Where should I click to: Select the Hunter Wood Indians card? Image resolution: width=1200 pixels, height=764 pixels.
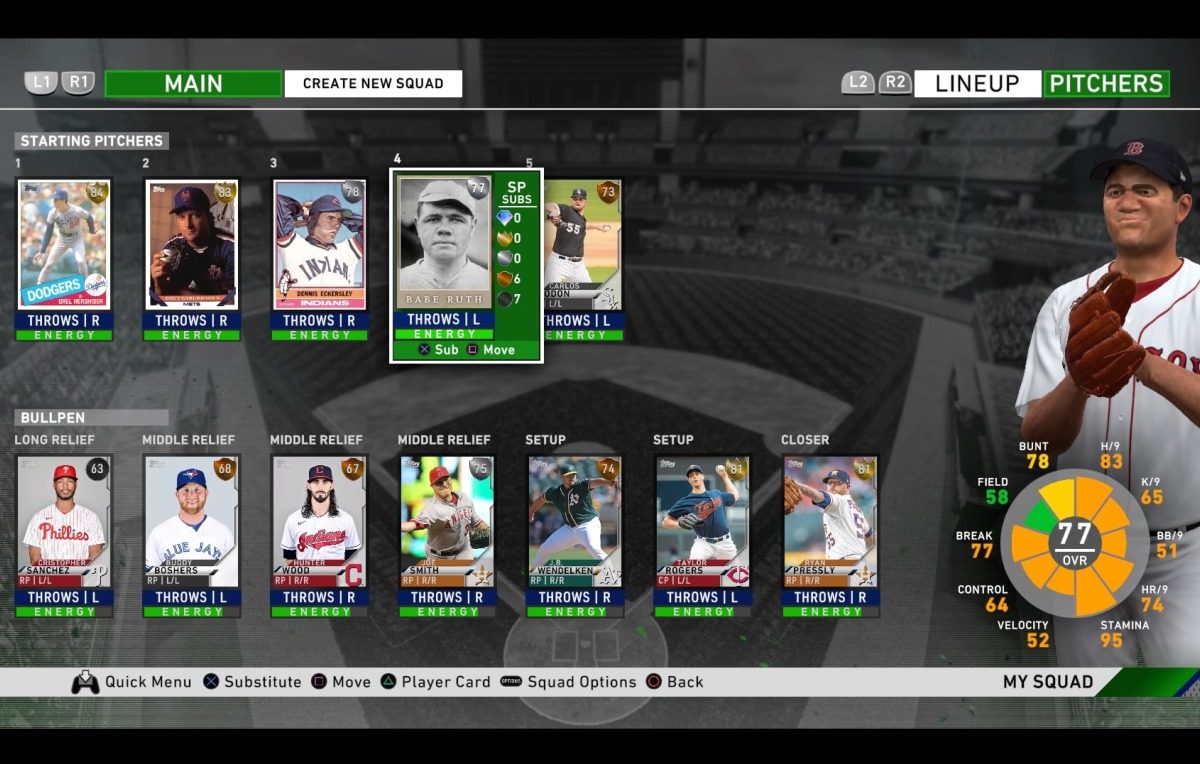tap(320, 523)
